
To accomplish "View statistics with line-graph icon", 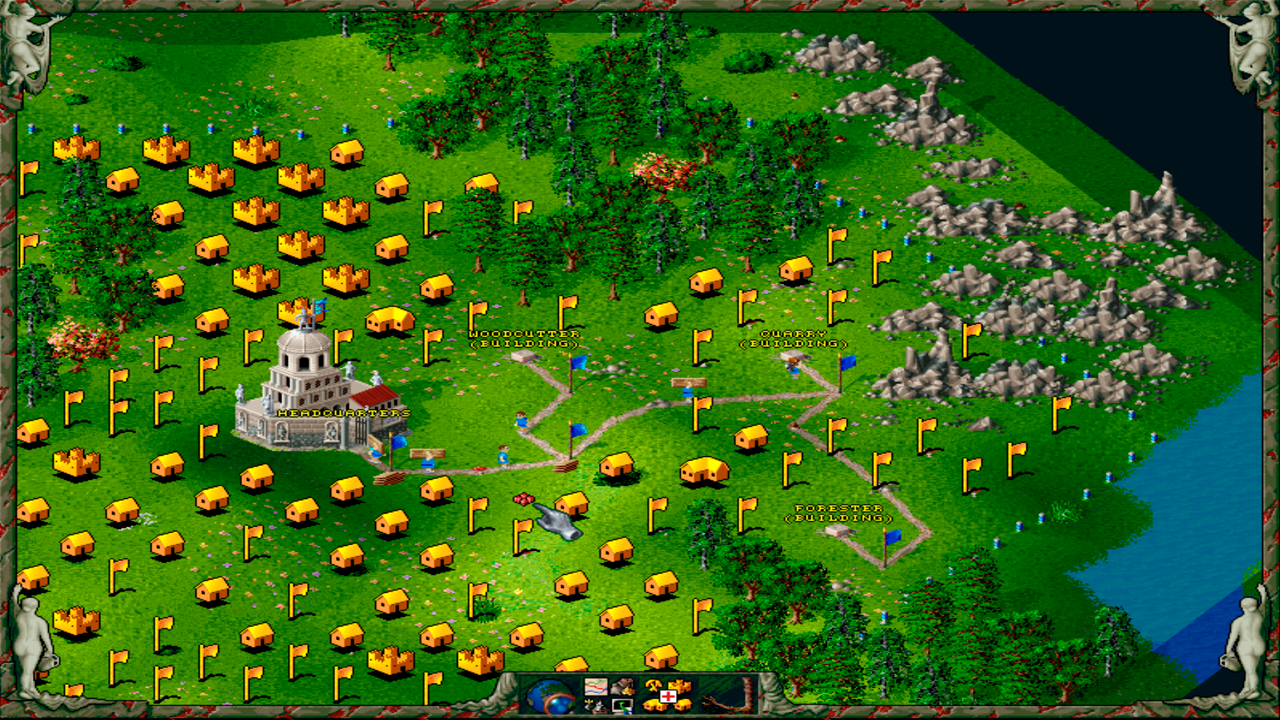I will (x=594, y=686).
